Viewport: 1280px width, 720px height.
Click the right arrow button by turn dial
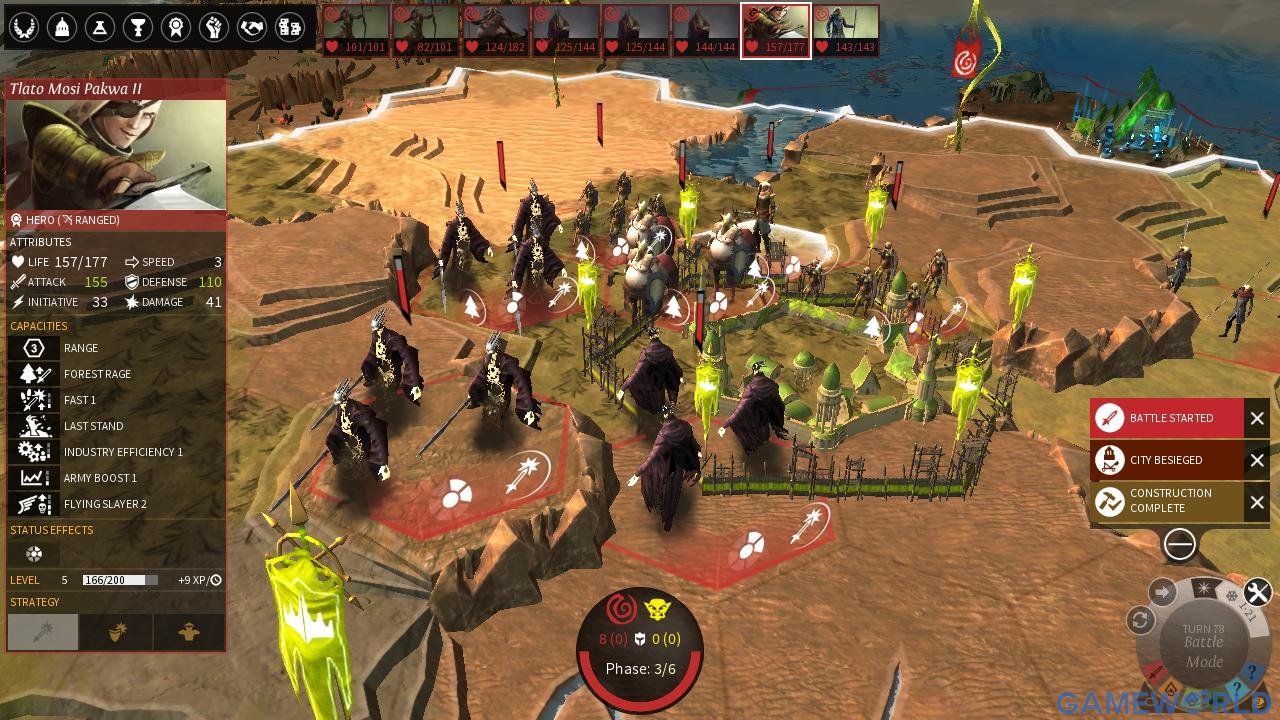(x=1162, y=592)
